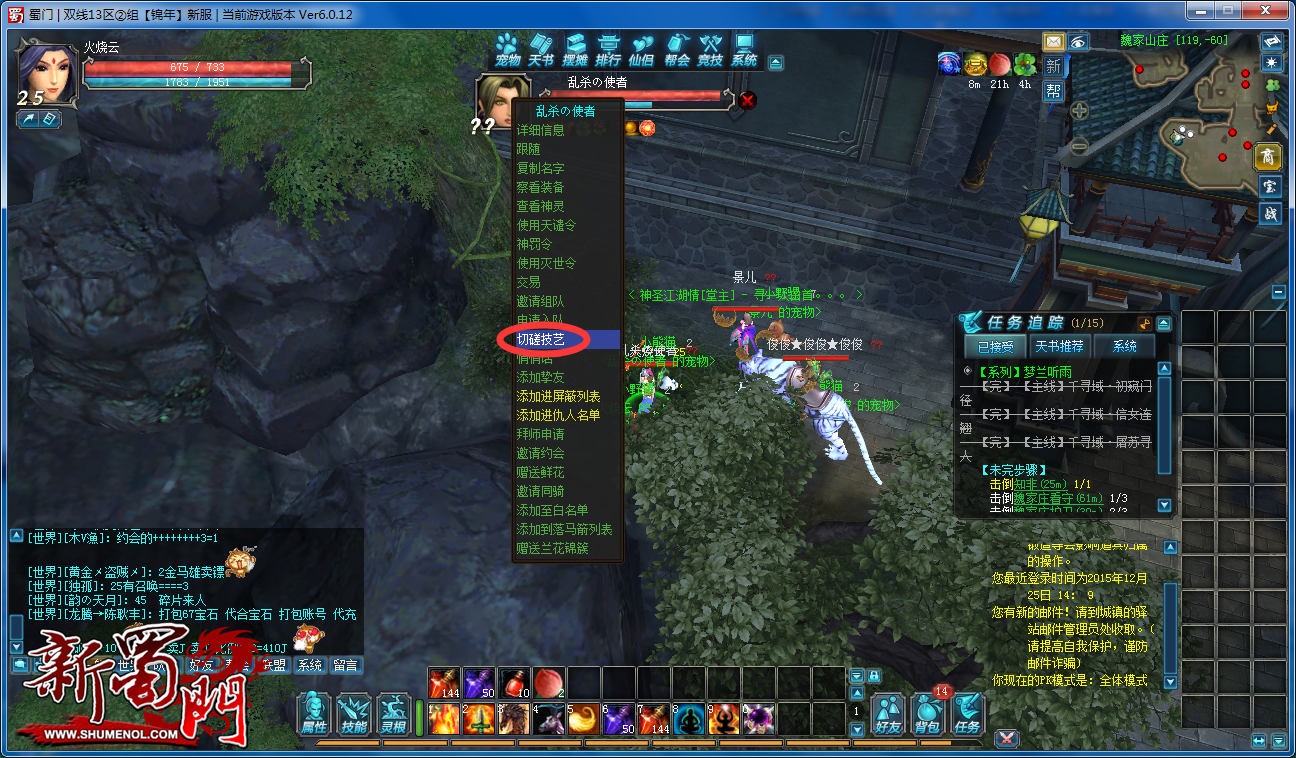
Task: Choose 切磋技艺 in the player context menu
Action: [541, 340]
